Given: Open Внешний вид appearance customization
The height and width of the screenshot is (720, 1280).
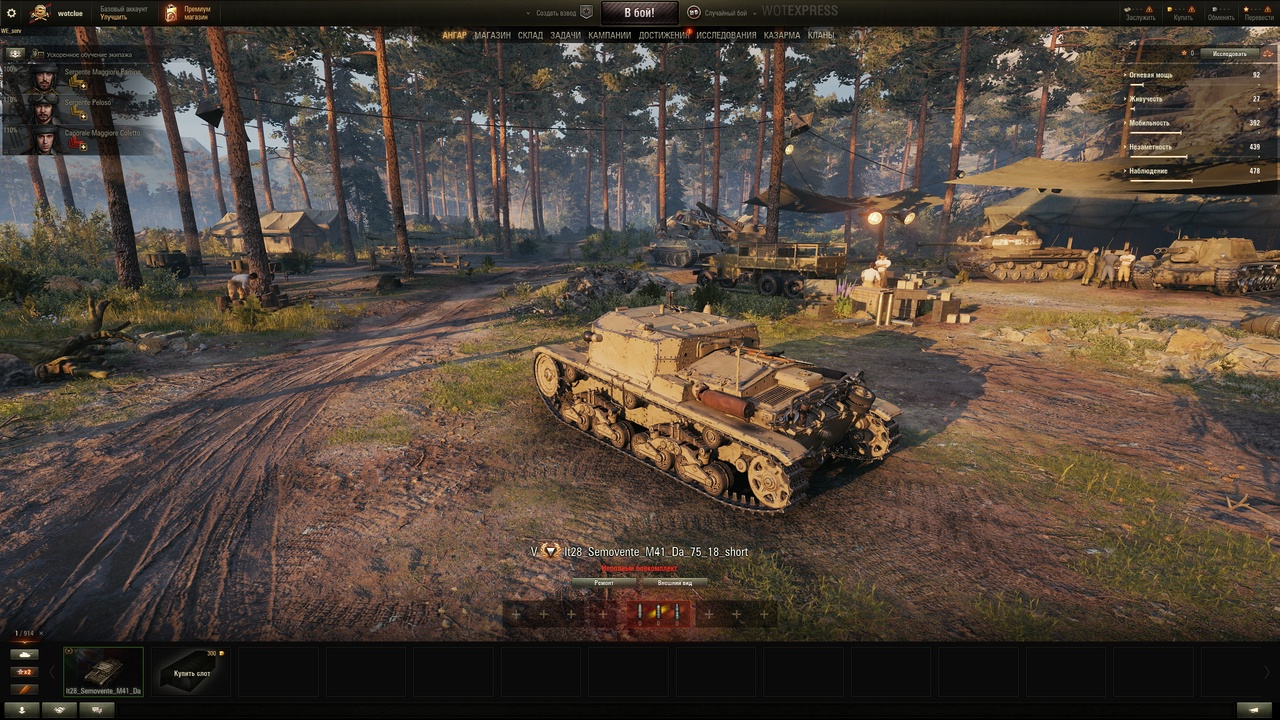Looking at the screenshot, I should pos(674,582).
